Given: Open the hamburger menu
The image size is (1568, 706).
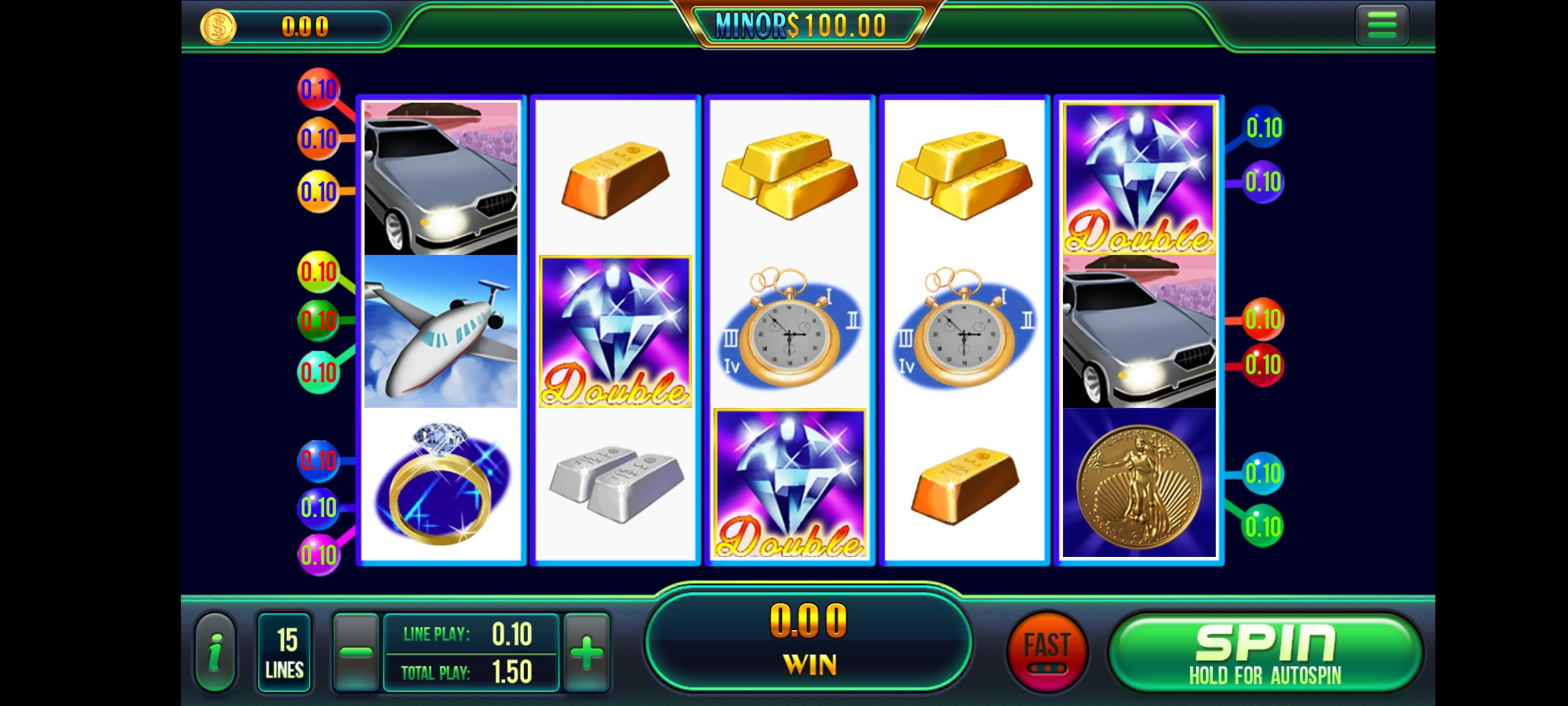Looking at the screenshot, I should tap(1381, 26).
